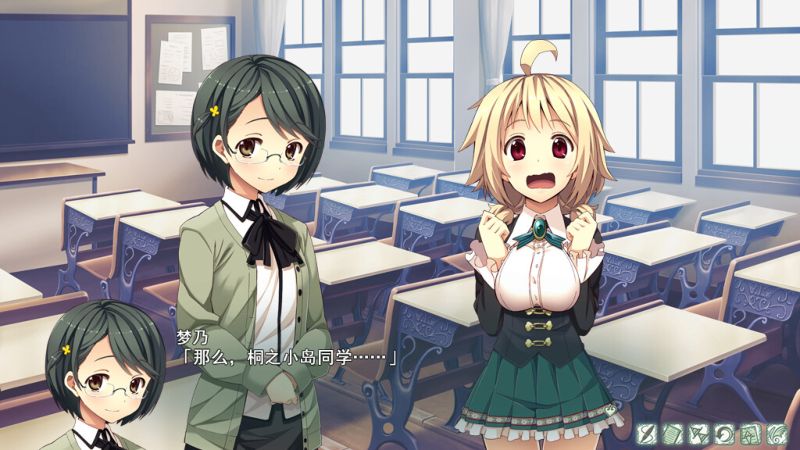This screenshot has height=450, width=800.
Task: Click the swirl wing icon
Action: (776, 434)
